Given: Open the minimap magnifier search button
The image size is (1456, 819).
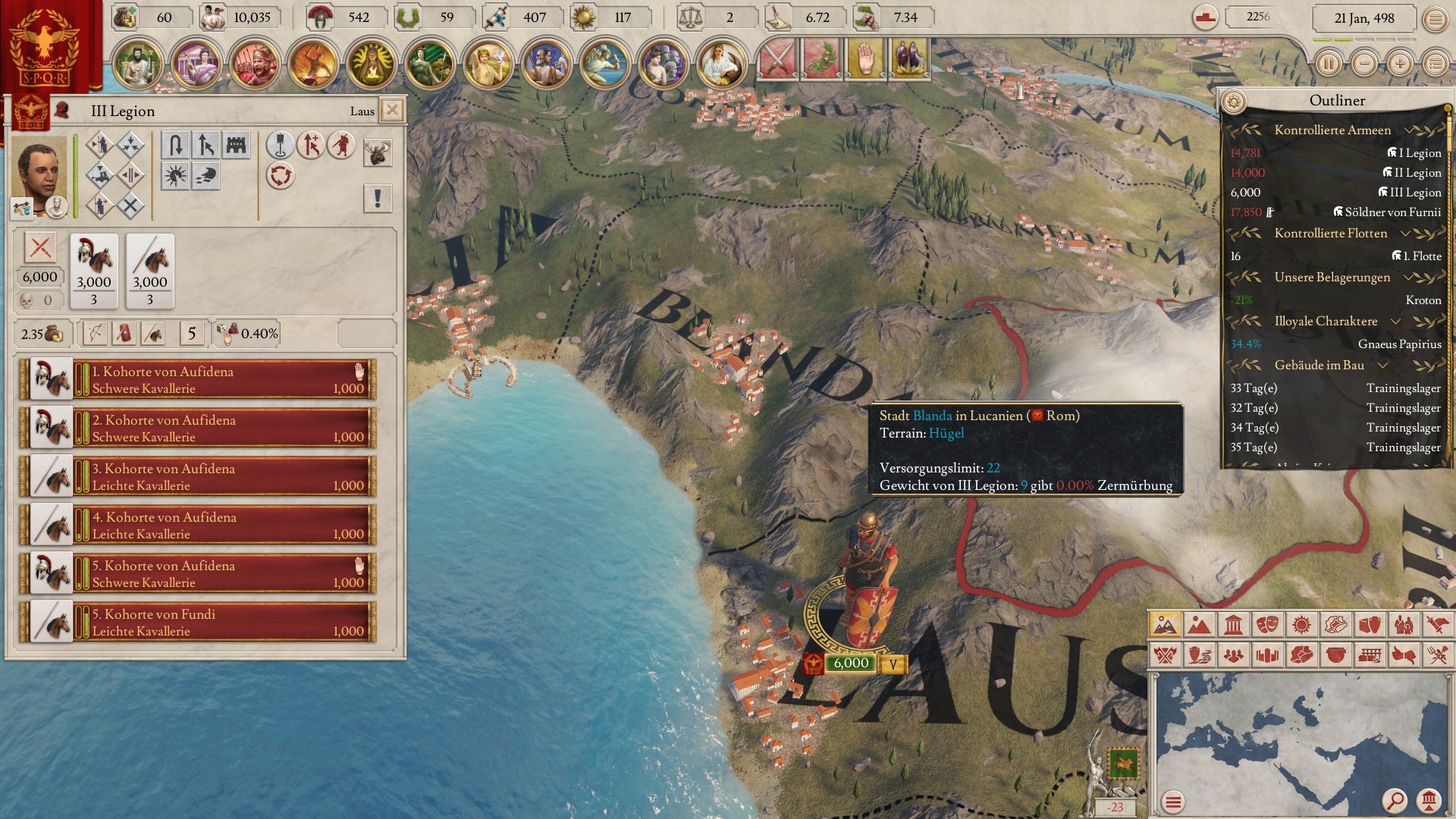Looking at the screenshot, I should pyautogui.click(x=1394, y=800).
